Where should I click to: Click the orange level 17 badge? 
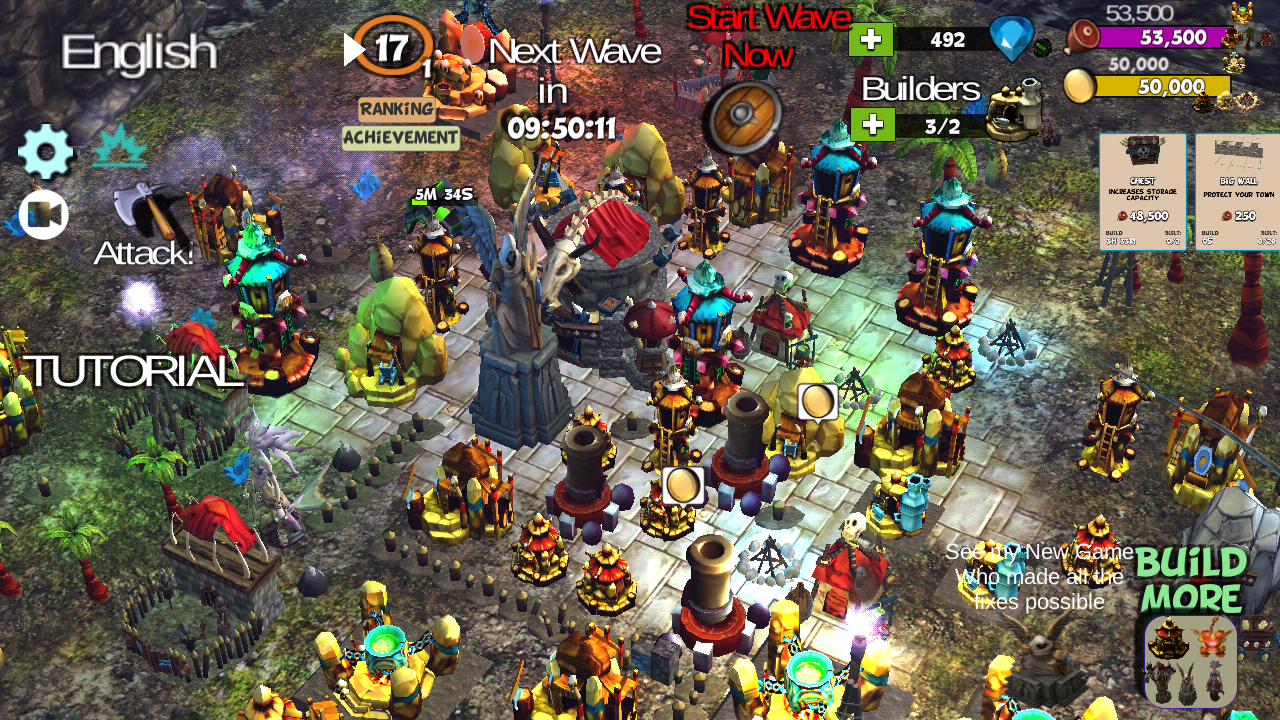(x=394, y=45)
